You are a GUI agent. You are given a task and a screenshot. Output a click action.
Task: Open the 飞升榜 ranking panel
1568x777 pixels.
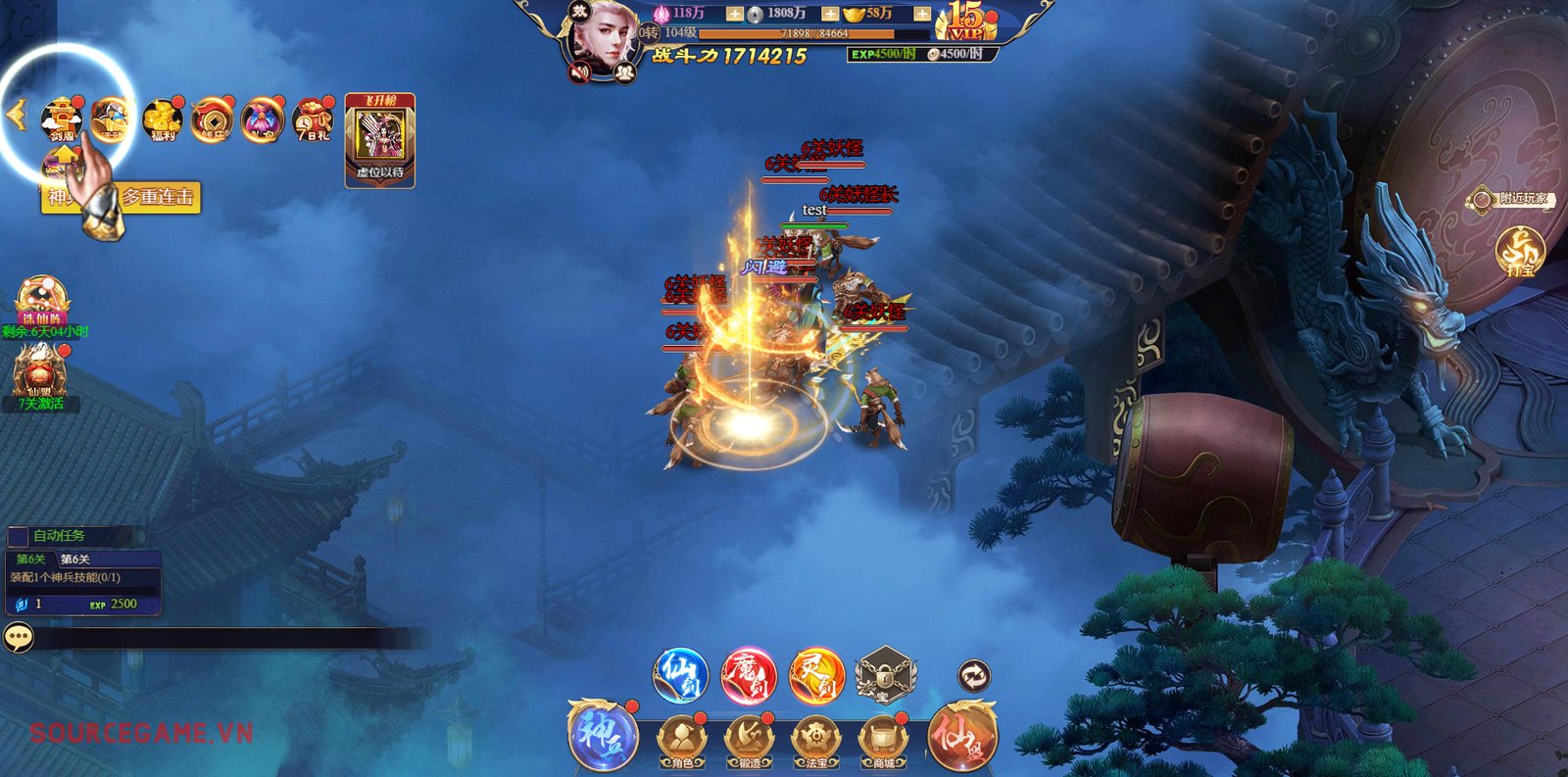click(380, 139)
